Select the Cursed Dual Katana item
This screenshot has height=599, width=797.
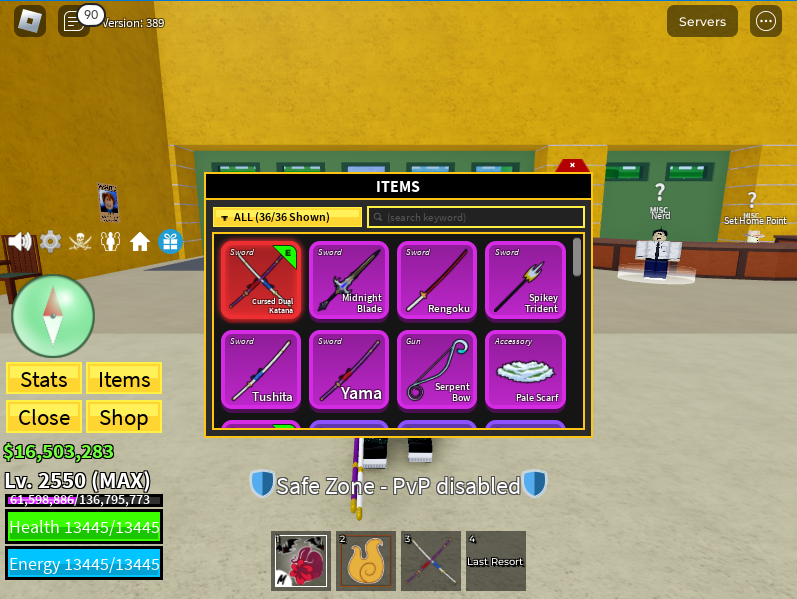261,281
